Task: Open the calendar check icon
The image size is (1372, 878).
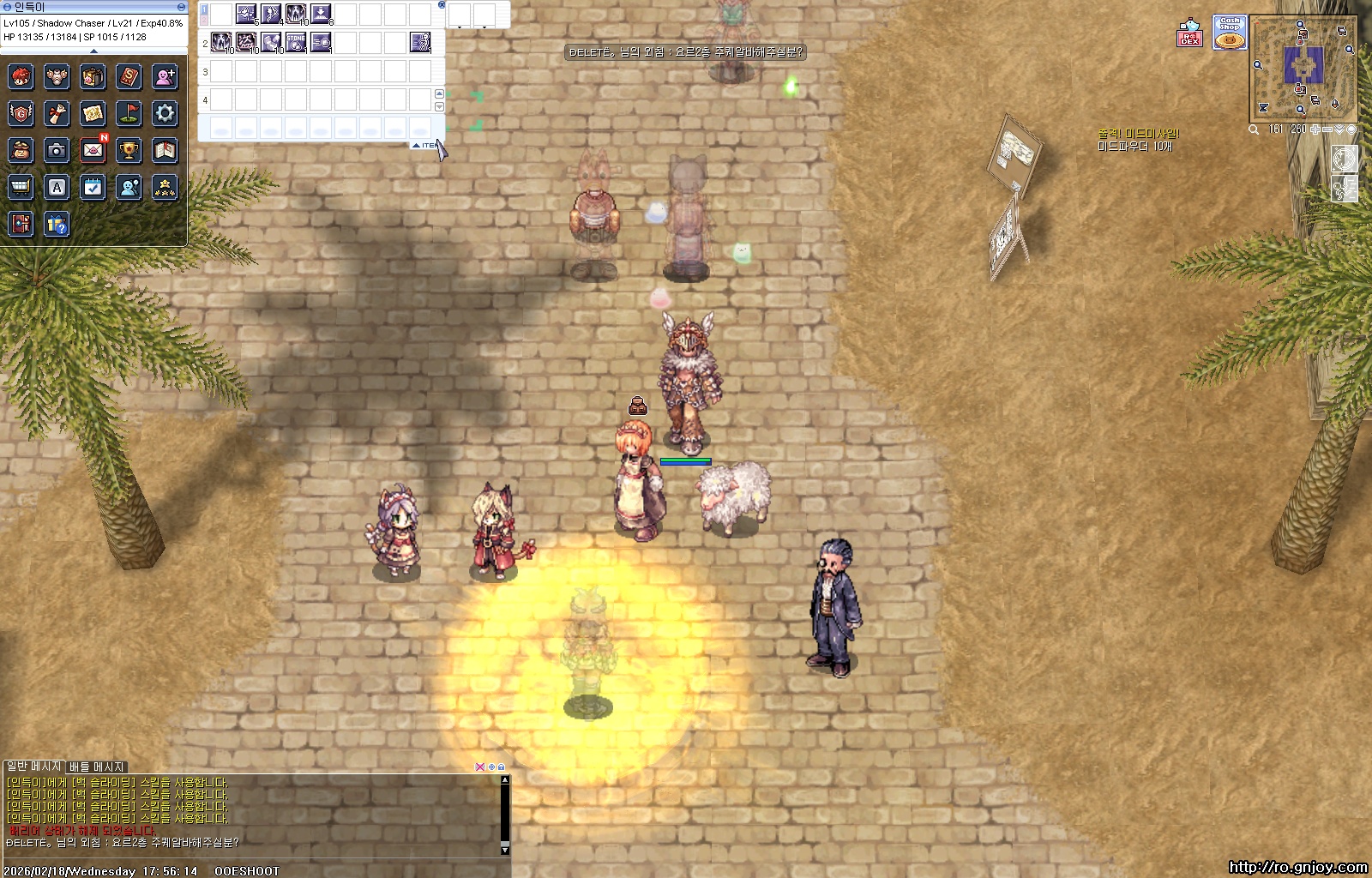Action: click(x=93, y=187)
